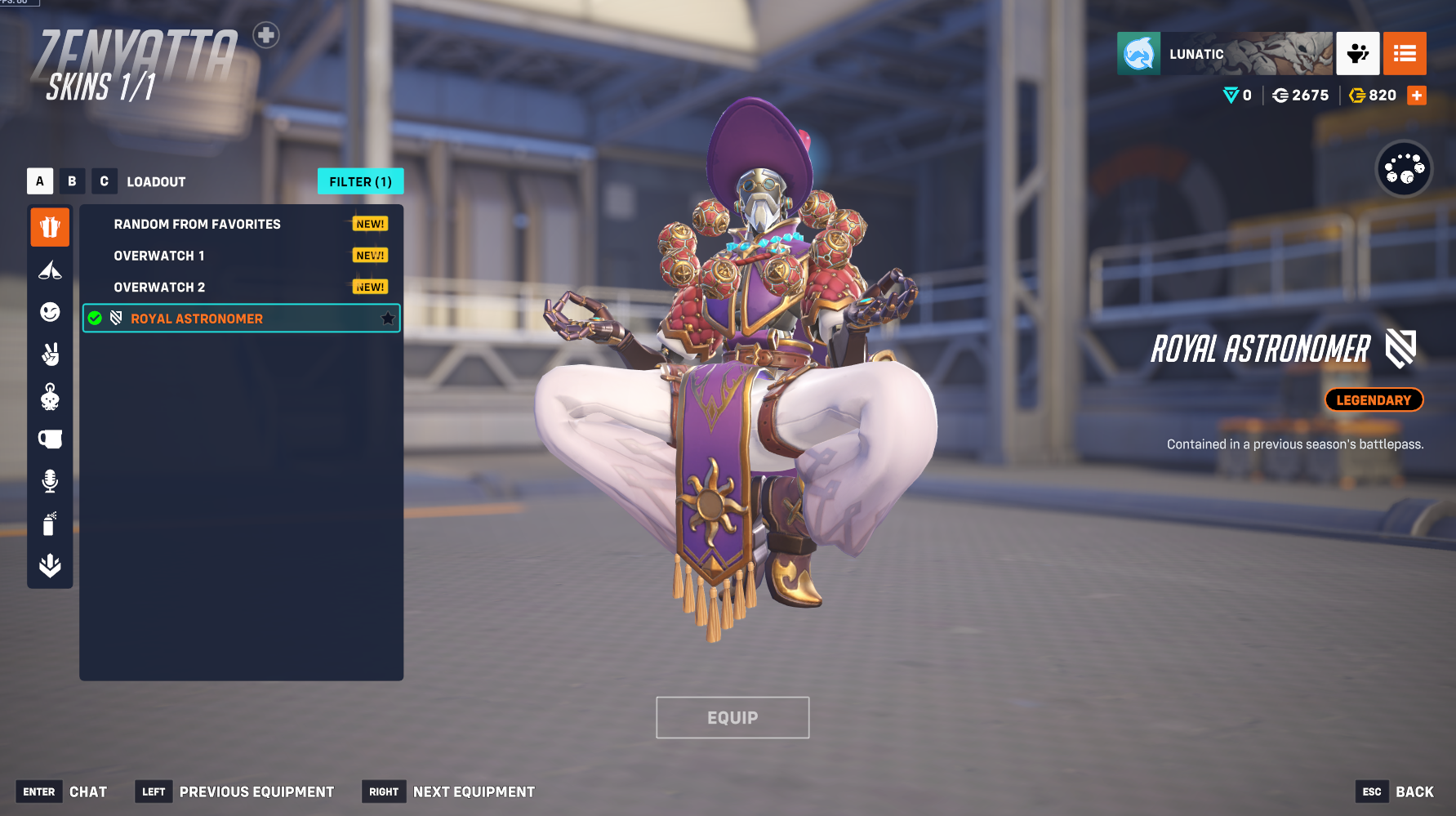Toggle favorite star on Royal Astronomer
This screenshot has width=1456, height=816.
pyautogui.click(x=388, y=319)
